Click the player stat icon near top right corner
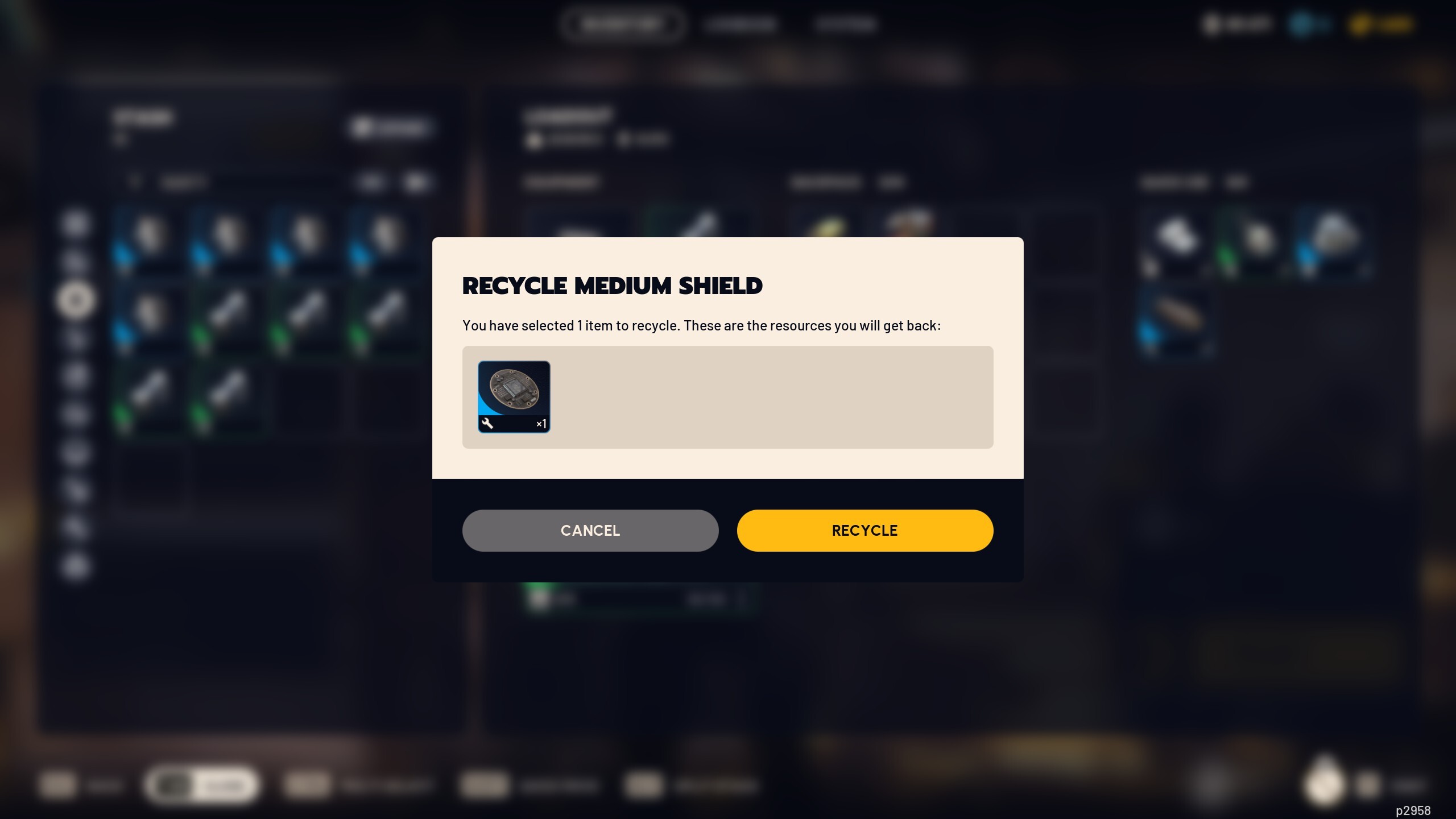The width and height of the screenshot is (1456, 819). (1211, 24)
